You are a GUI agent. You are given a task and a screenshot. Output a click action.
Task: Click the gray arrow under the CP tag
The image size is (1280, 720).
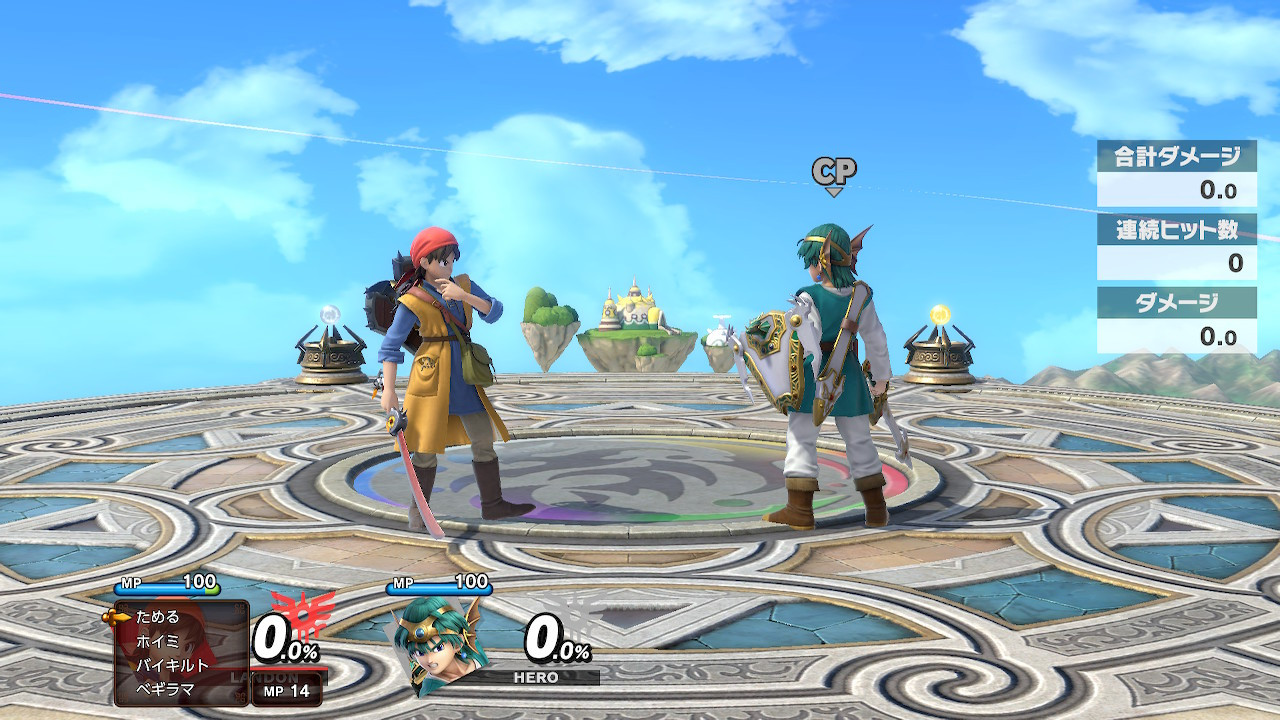(833, 193)
